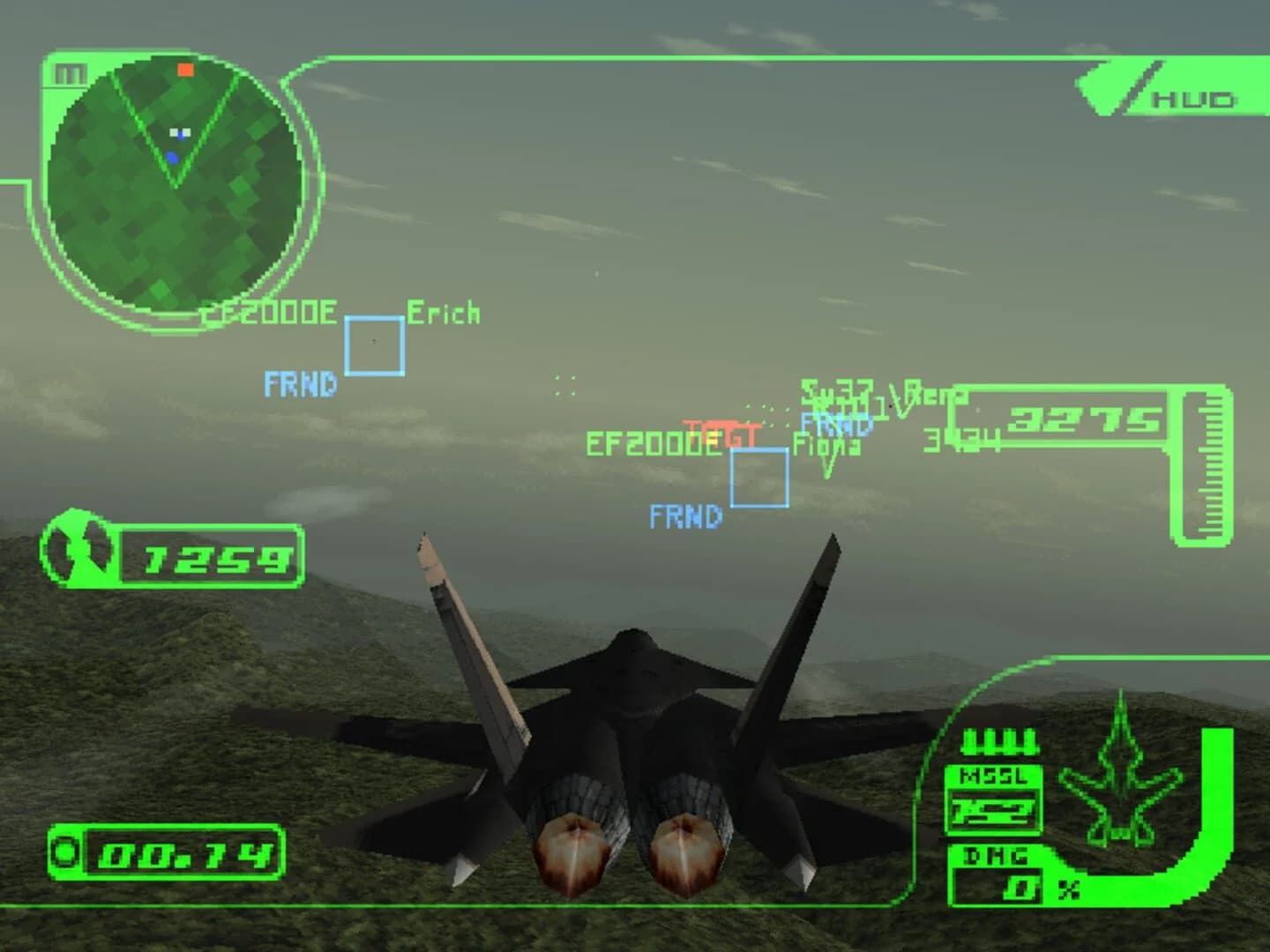This screenshot has width=1270, height=952.
Task: Click the missile ammunition bullet icons above MSSL
Action: pyautogui.click(x=999, y=743)
